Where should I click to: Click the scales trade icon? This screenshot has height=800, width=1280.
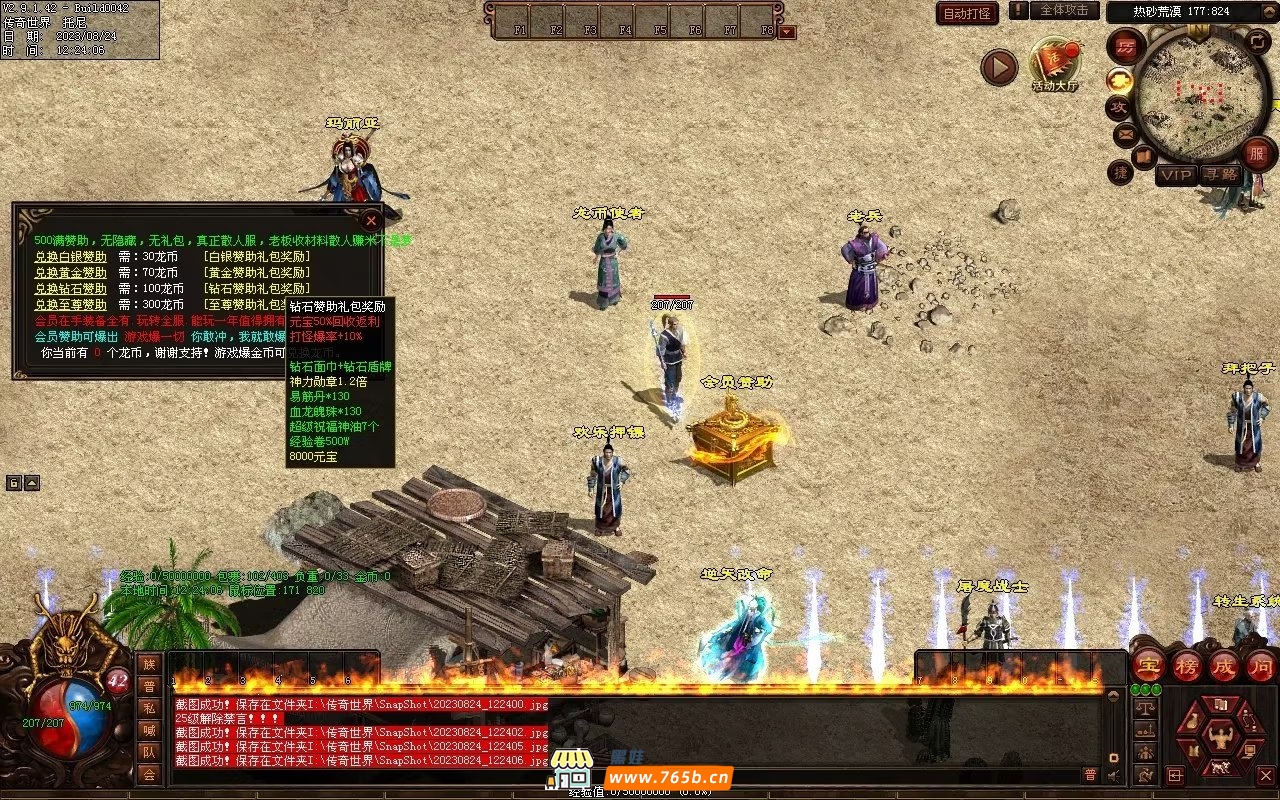1146,707
